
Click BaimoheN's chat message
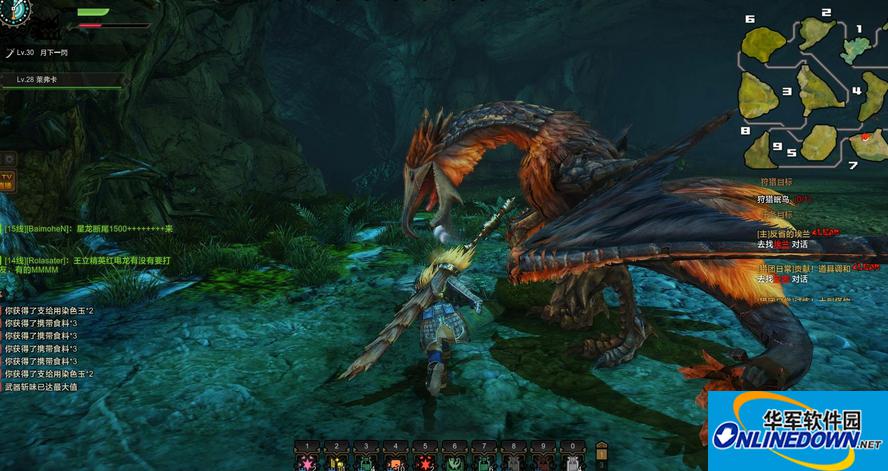pos(90,229)
